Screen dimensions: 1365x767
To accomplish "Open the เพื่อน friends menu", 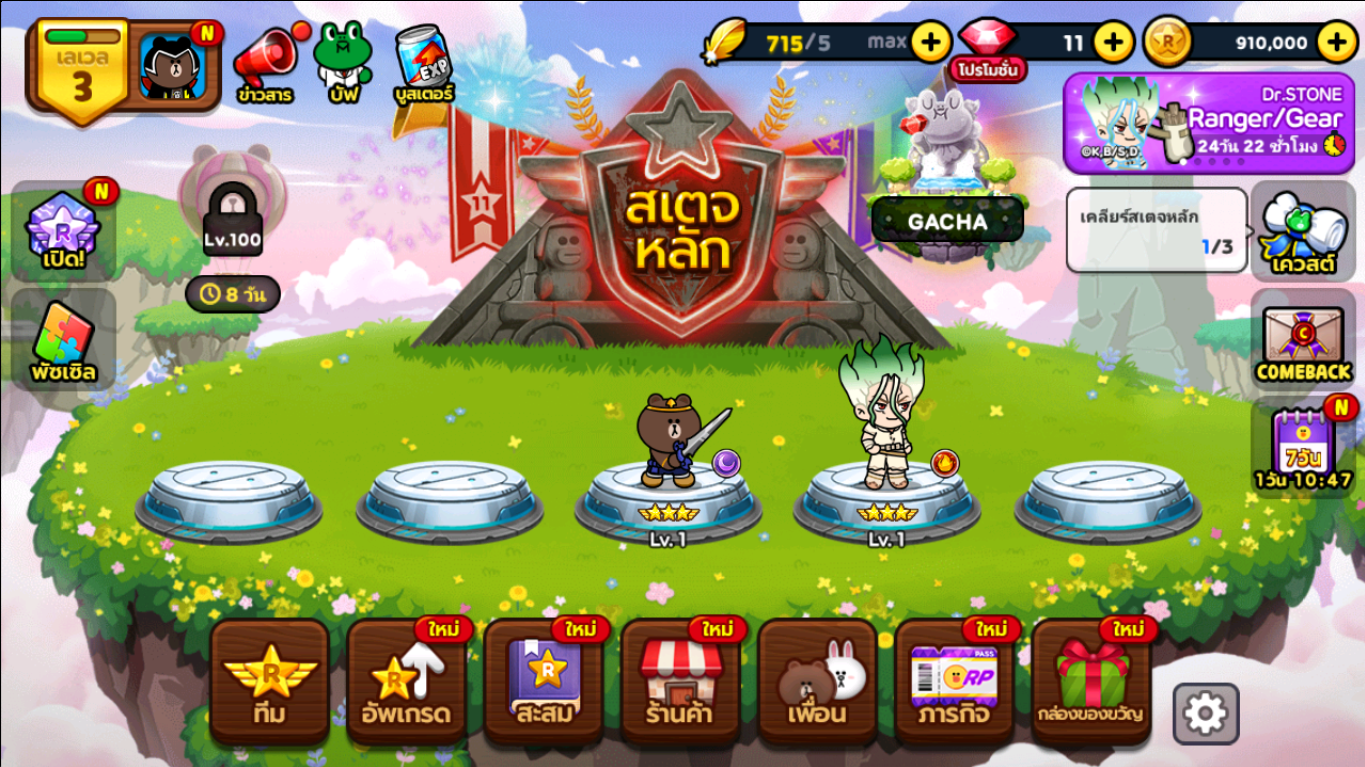I will (x=817, y=682).
